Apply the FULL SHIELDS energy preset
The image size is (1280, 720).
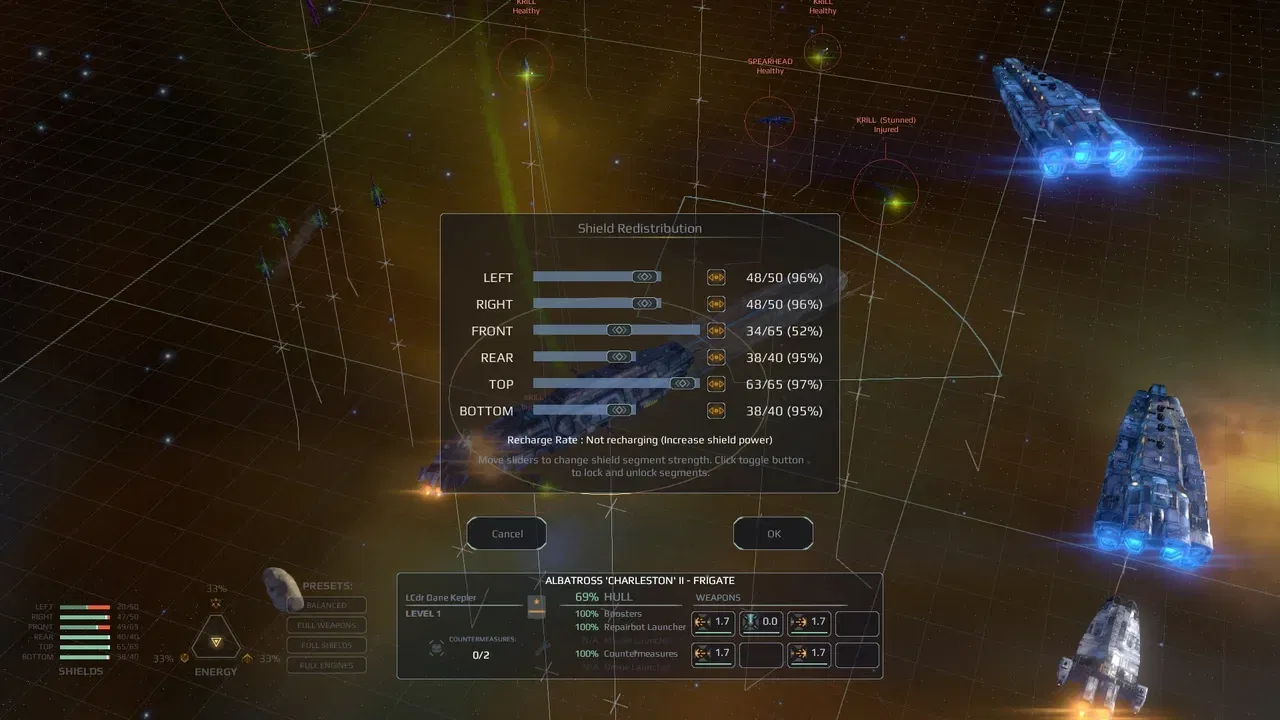click(325, 645)
